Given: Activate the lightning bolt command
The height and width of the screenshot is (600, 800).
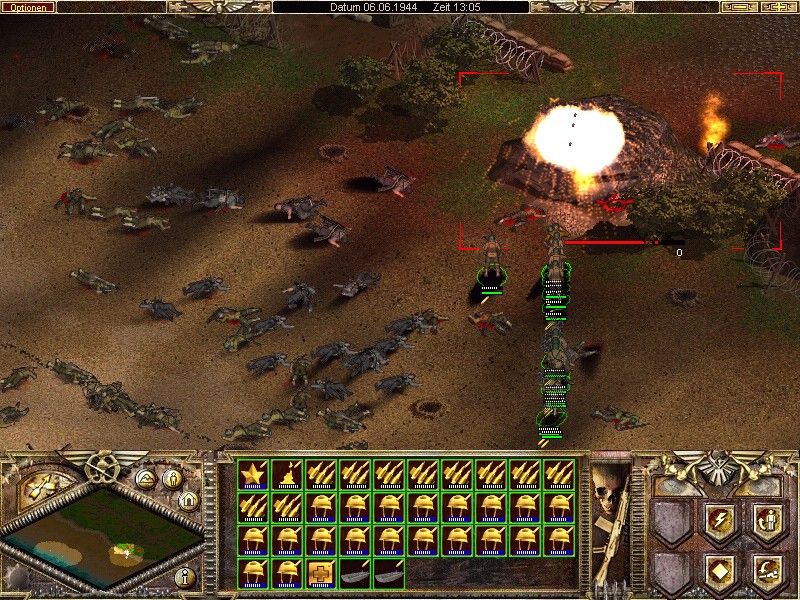Looking at the screenshot, I should click(718, 521).
